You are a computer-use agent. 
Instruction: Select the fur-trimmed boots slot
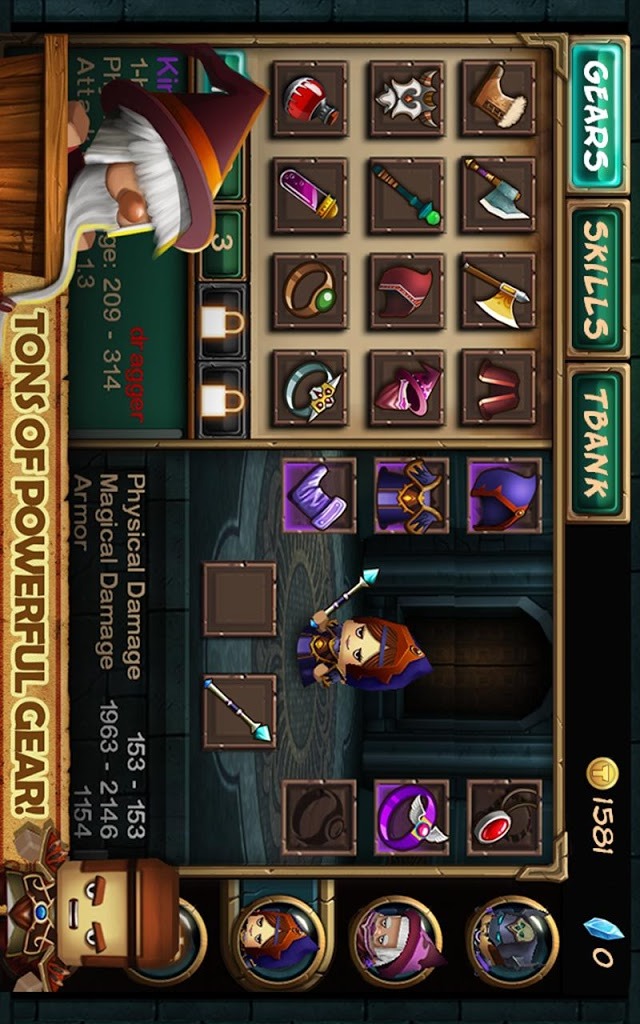(498, 99)
